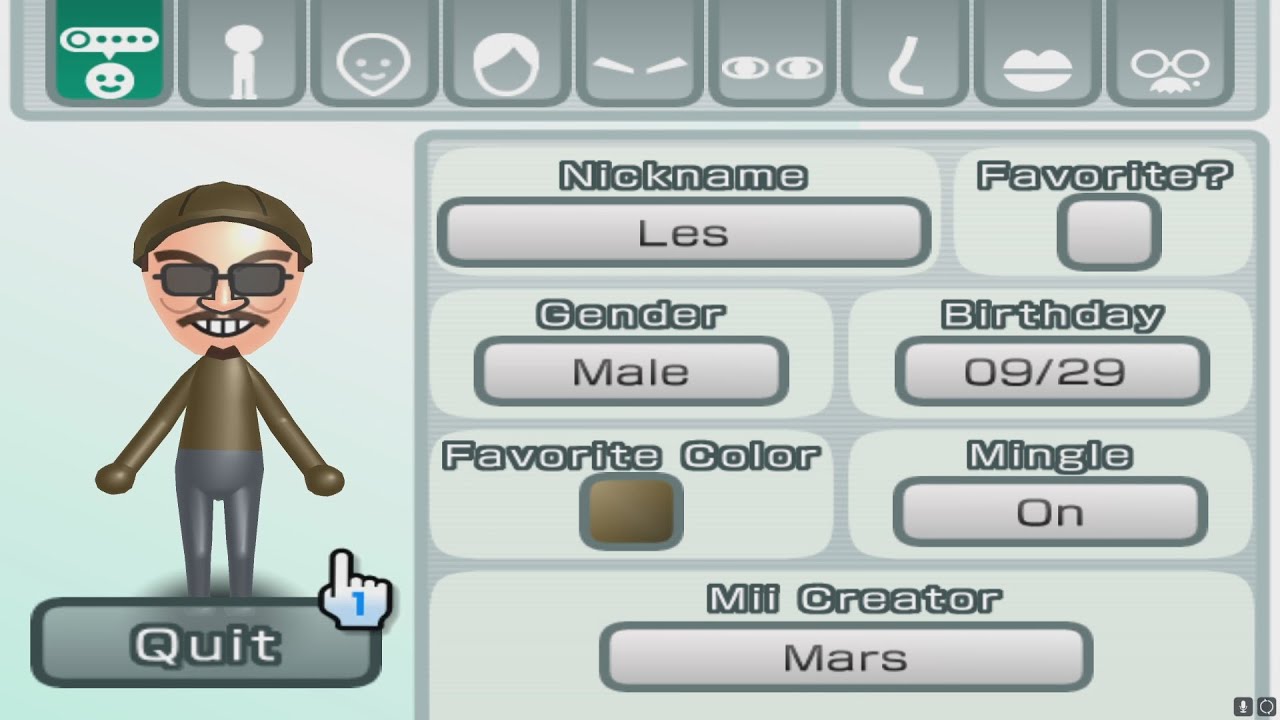
Task: Pick the brown Favorite Color swatch
Action: pyautogui.click(x=631, y=511)
